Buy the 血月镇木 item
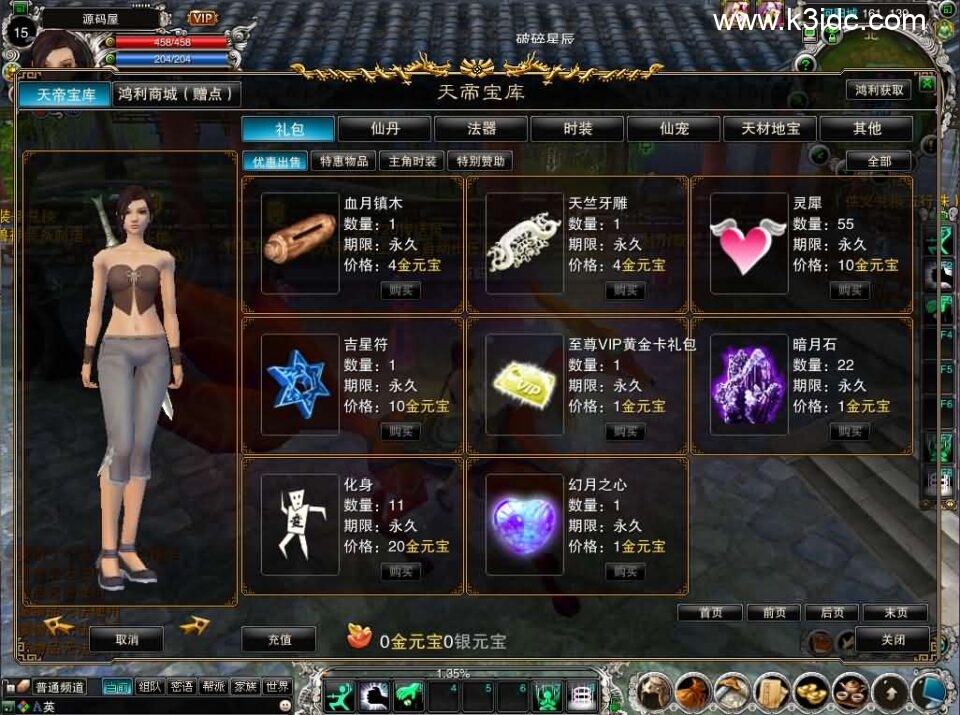Screen dimensions: 960x715 click(401, 290)
